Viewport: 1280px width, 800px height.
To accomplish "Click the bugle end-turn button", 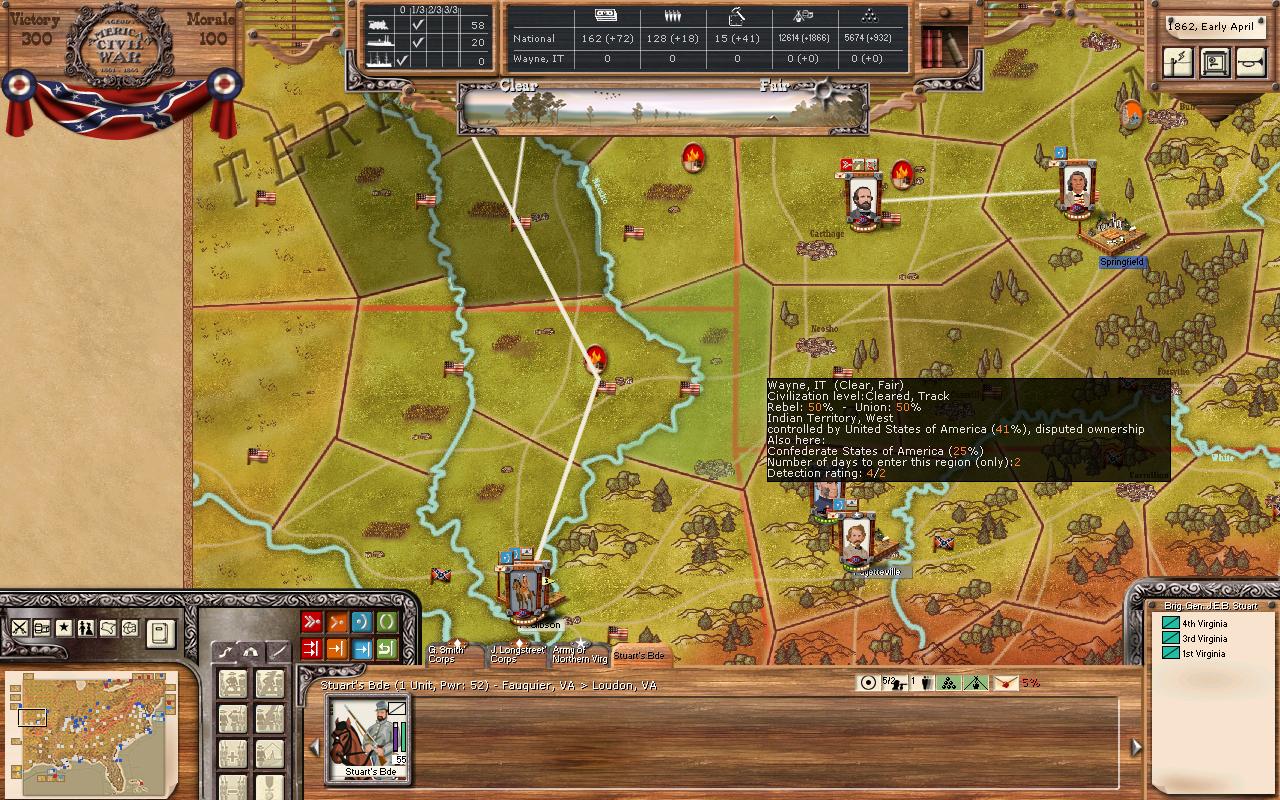I will pyautogui.click(x=1250, y=62).
